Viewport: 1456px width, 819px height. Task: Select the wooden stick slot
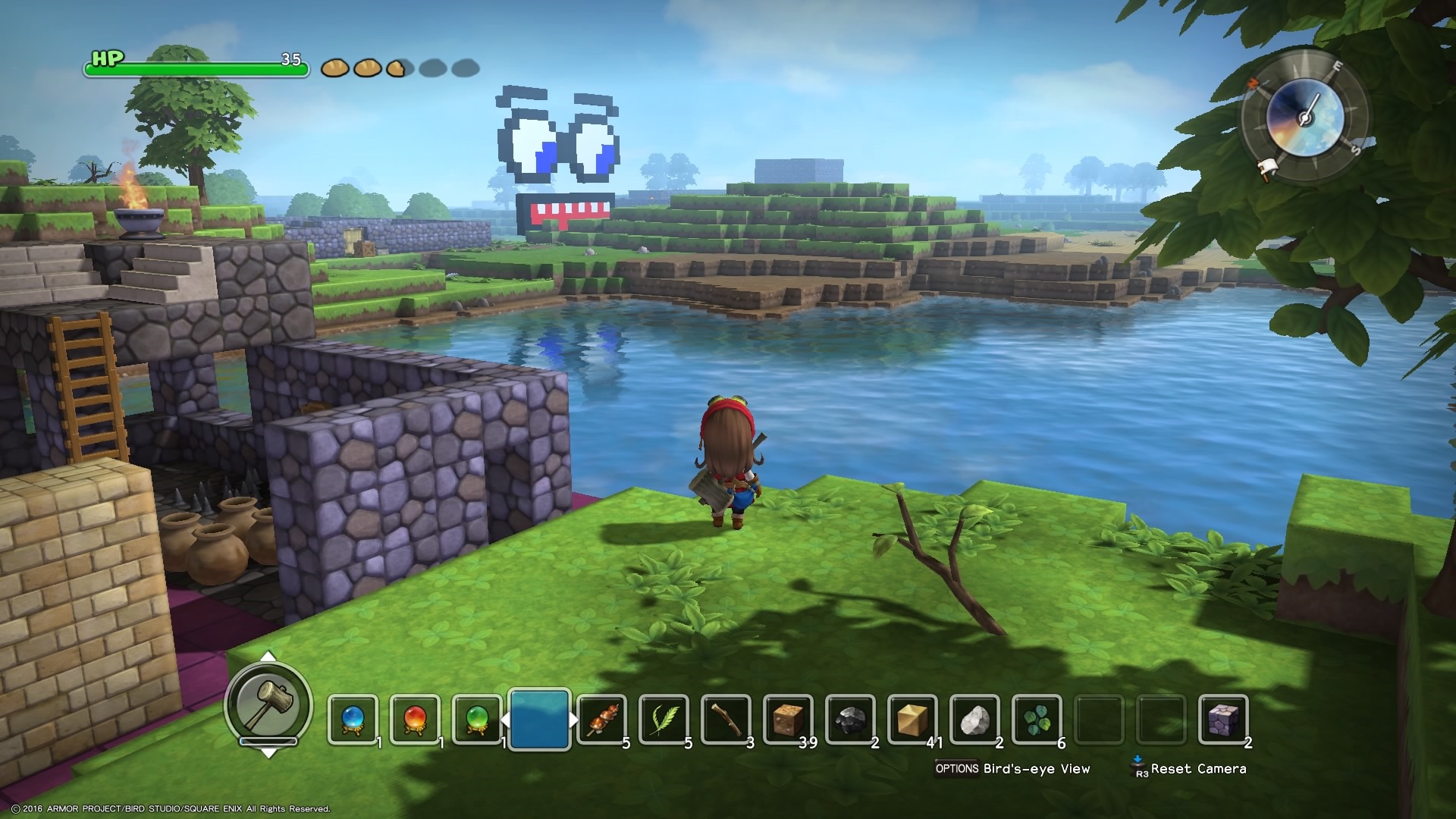coord(726,719)
